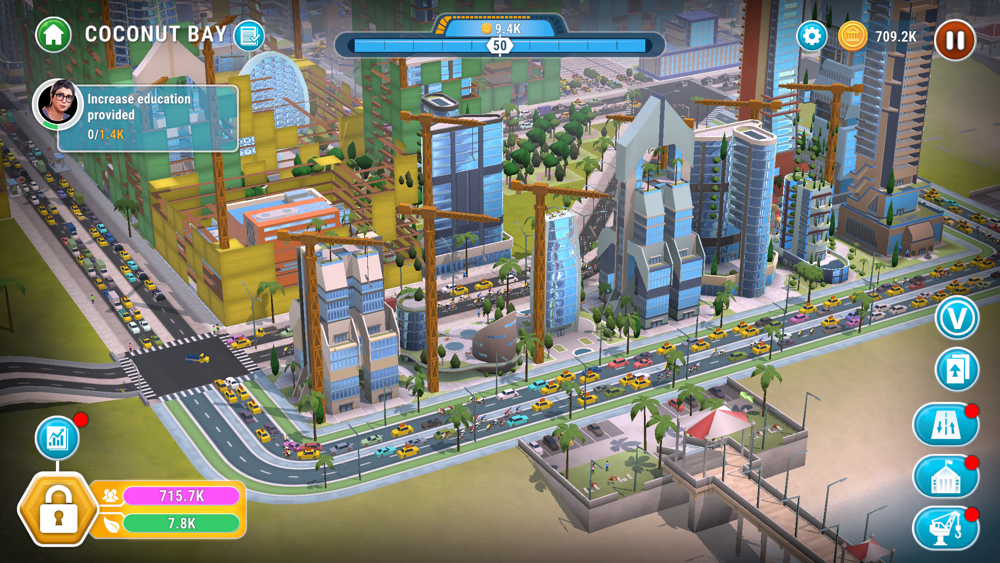Open the road building menu
The image size is (1000, 563).
[x=944, y=425]
